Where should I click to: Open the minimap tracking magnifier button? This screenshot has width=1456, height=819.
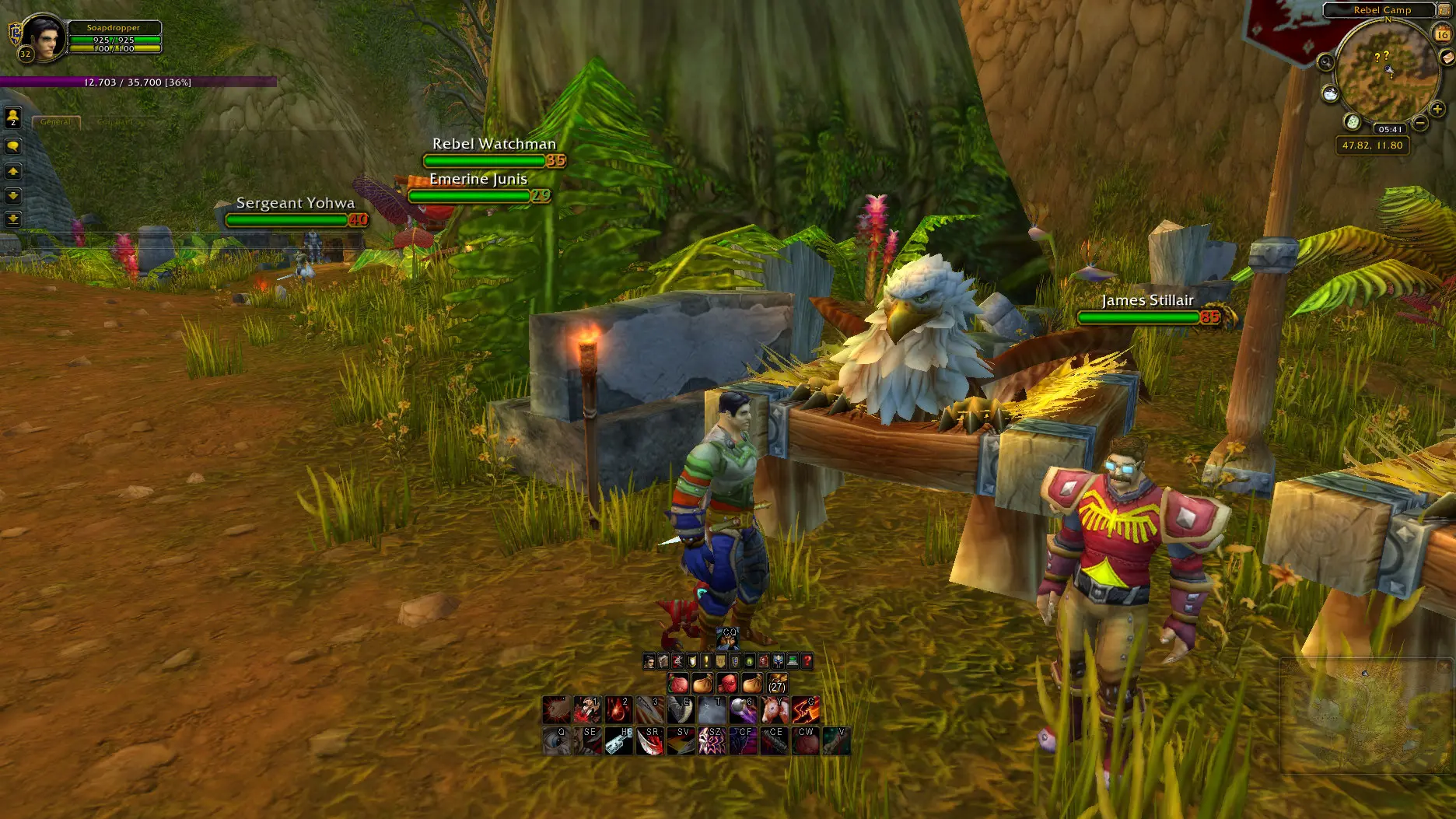pos(1325,62)
